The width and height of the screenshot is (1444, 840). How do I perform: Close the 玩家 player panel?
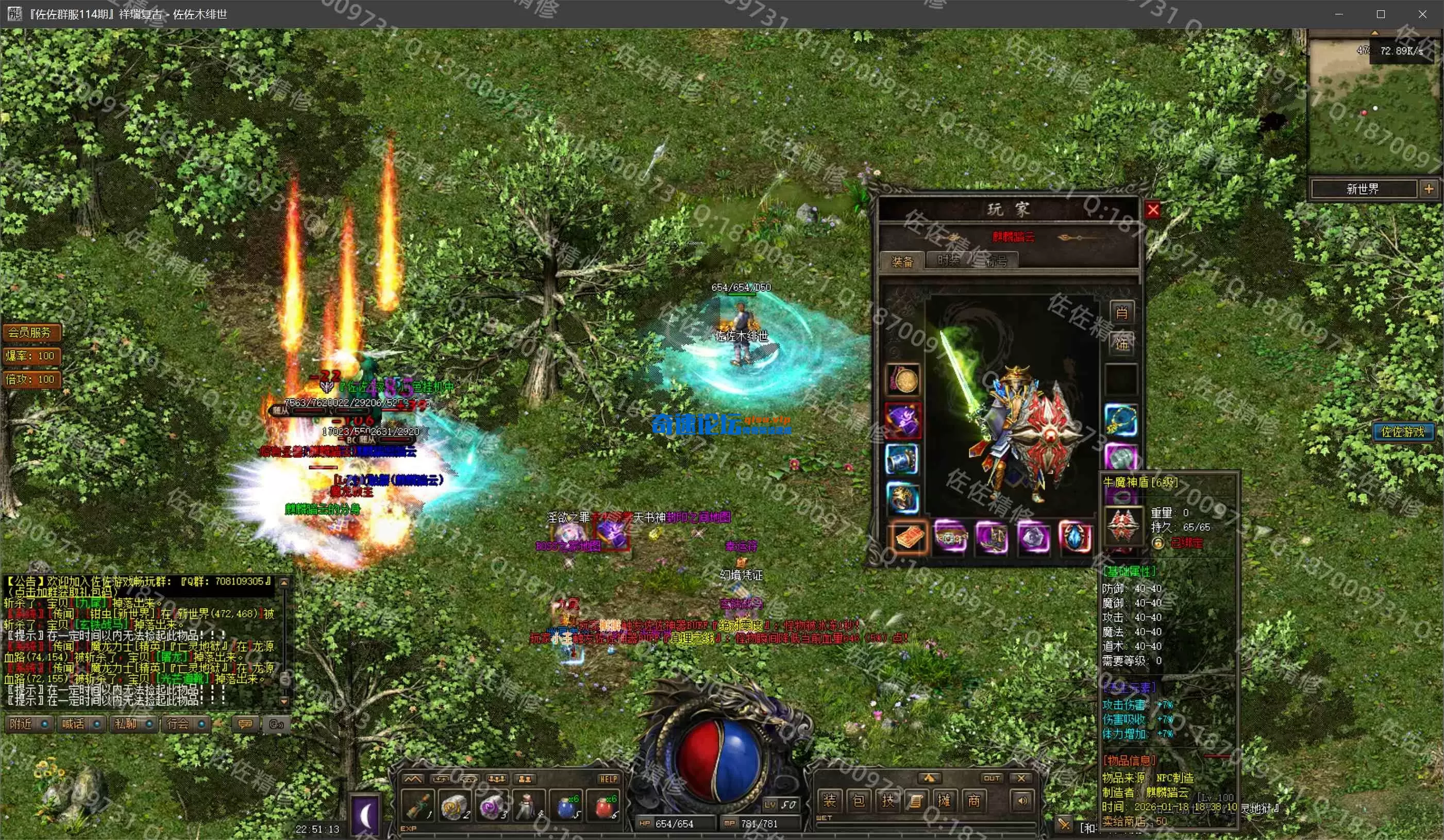(1153, 210)
